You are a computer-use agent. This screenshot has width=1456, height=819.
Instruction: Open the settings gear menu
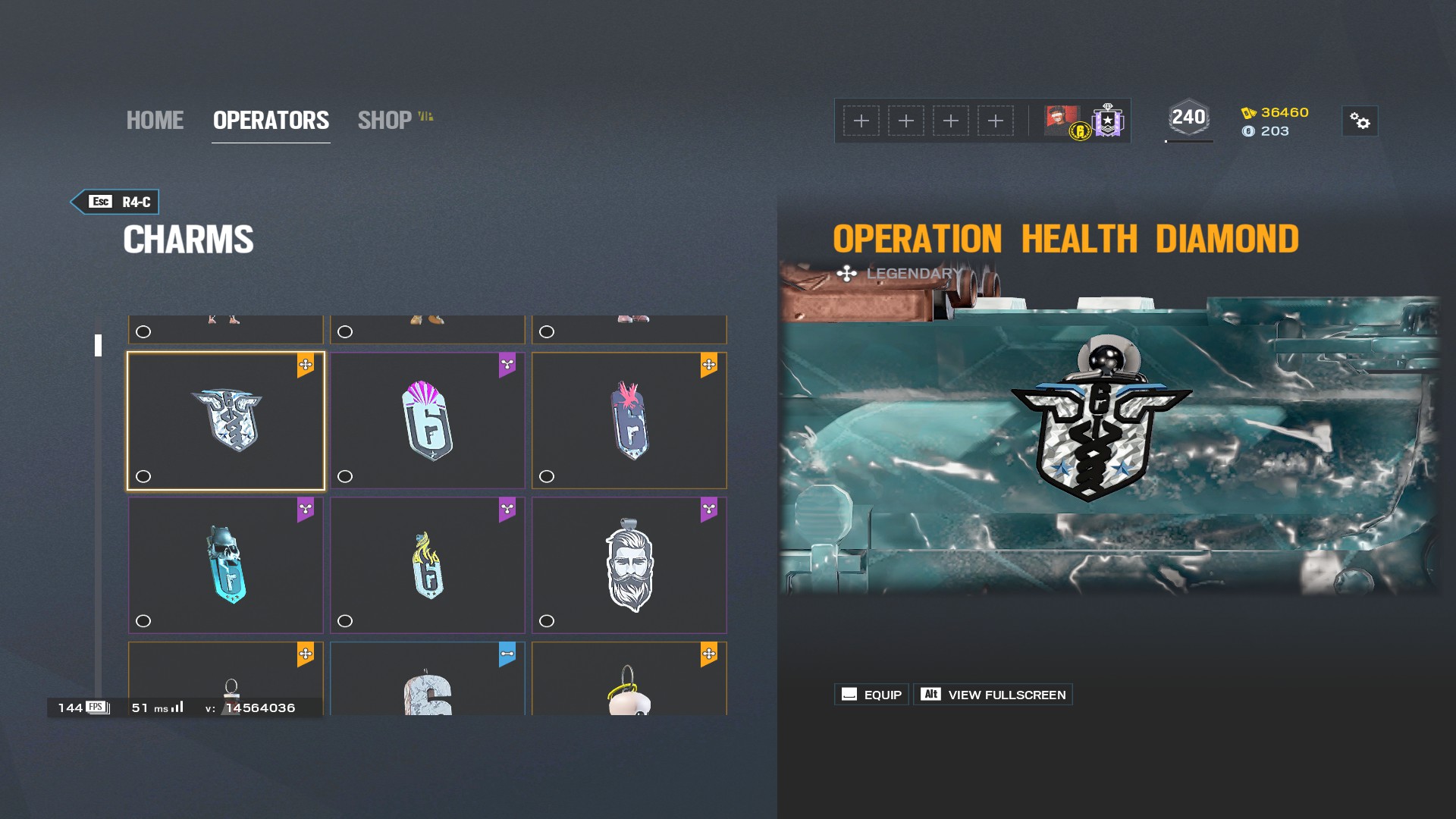click(1361, 121)
